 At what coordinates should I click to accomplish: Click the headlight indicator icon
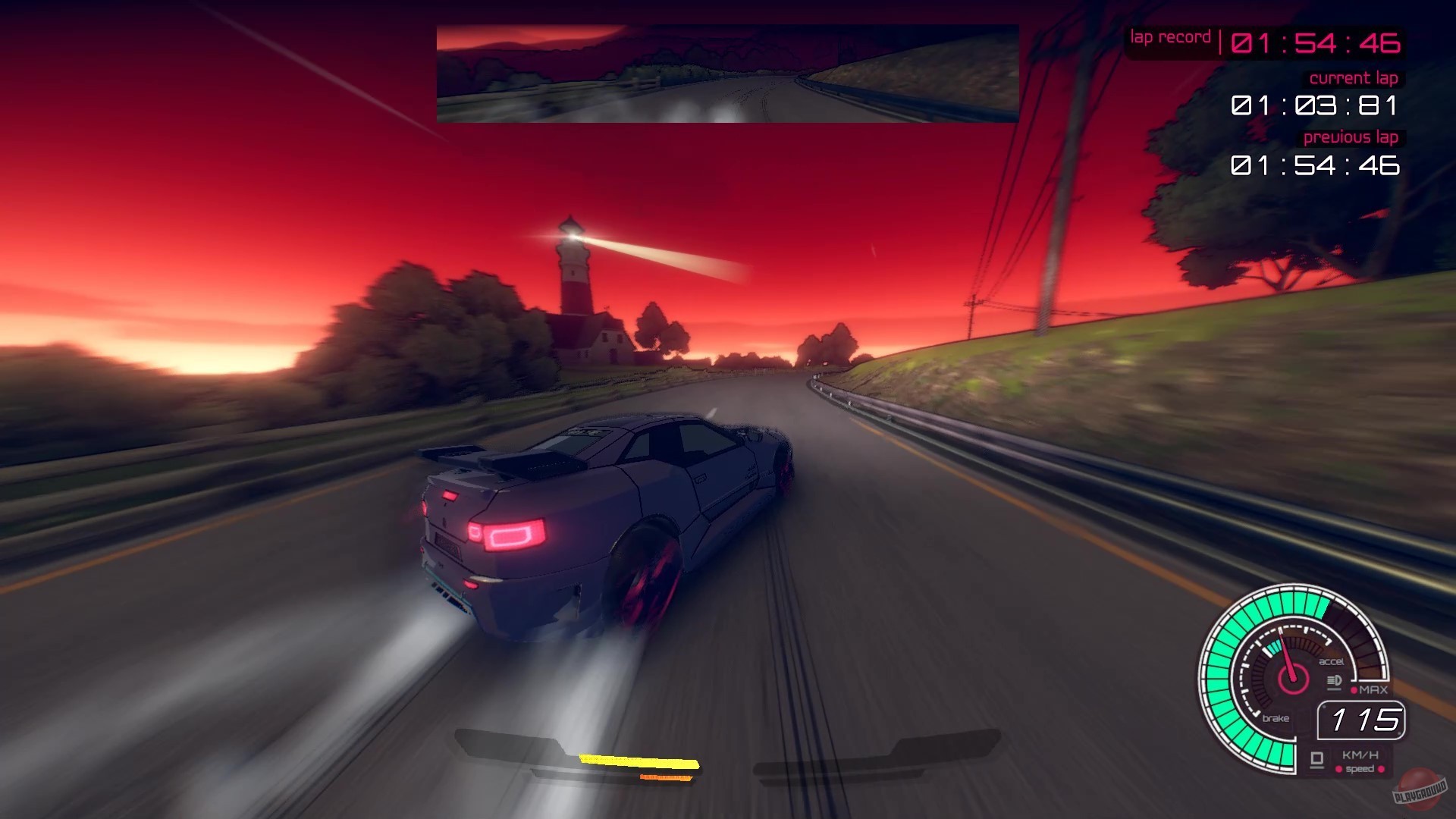pyautogui.click(x=1334, y=681)
